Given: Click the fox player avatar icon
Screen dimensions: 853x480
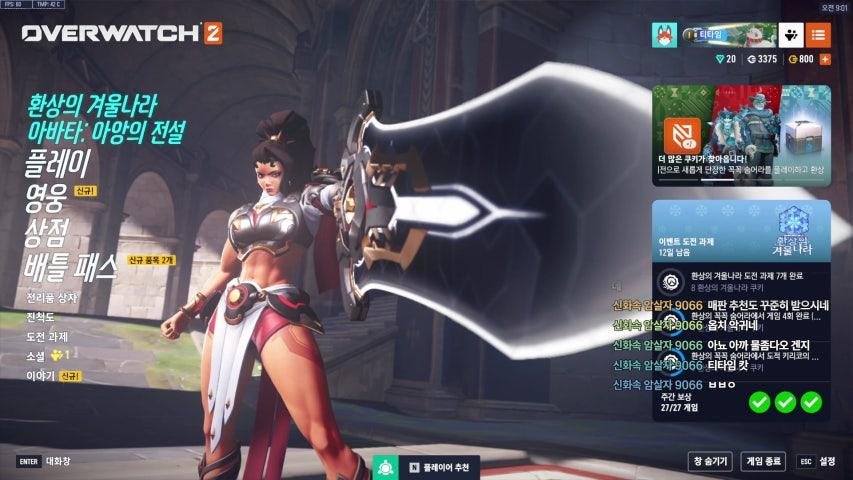Looking at the screenshot, I should pos(664,34).
